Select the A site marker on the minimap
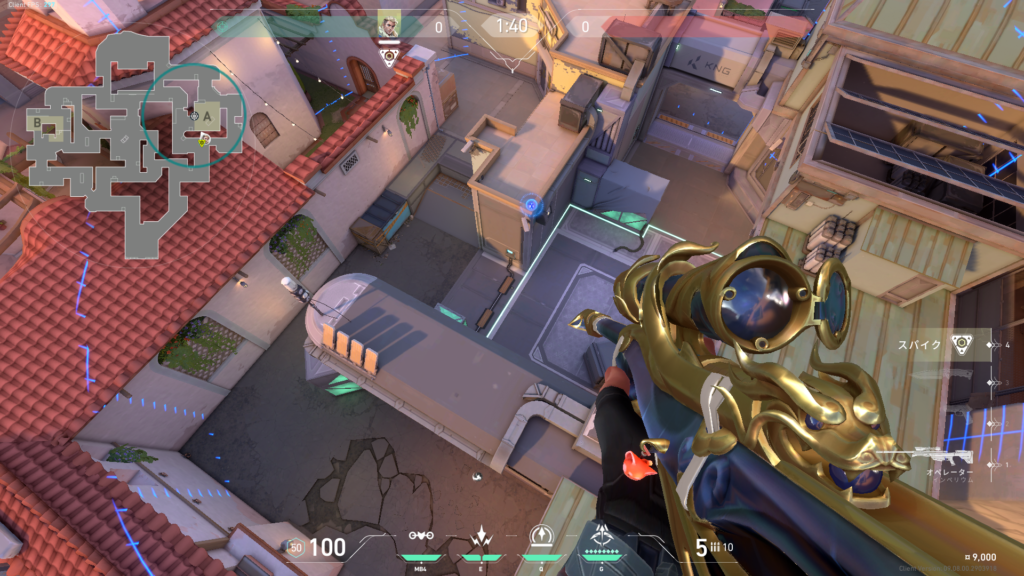 tap(207, 115)
